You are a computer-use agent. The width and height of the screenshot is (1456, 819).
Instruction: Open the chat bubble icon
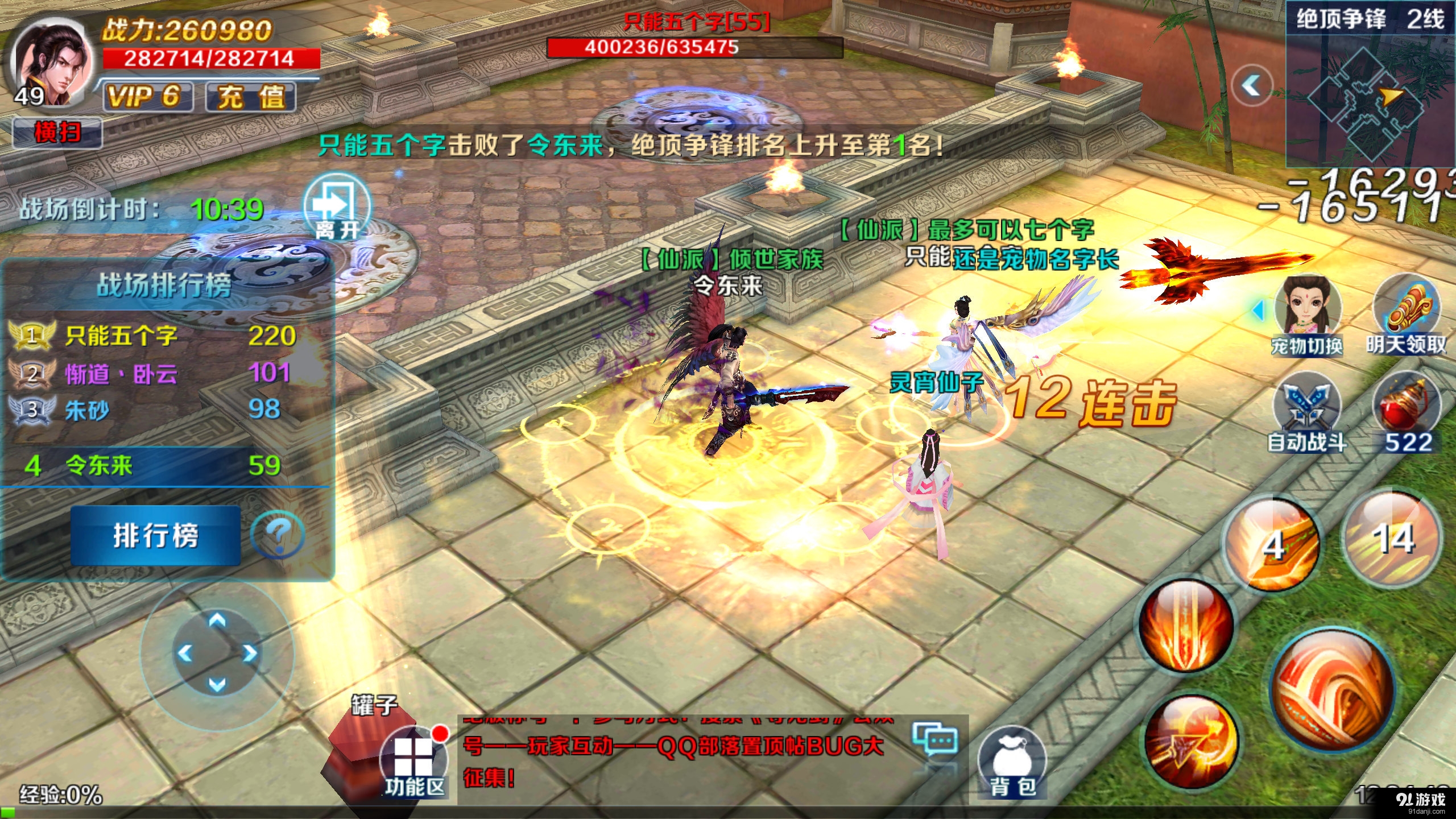tap(935, 739)
